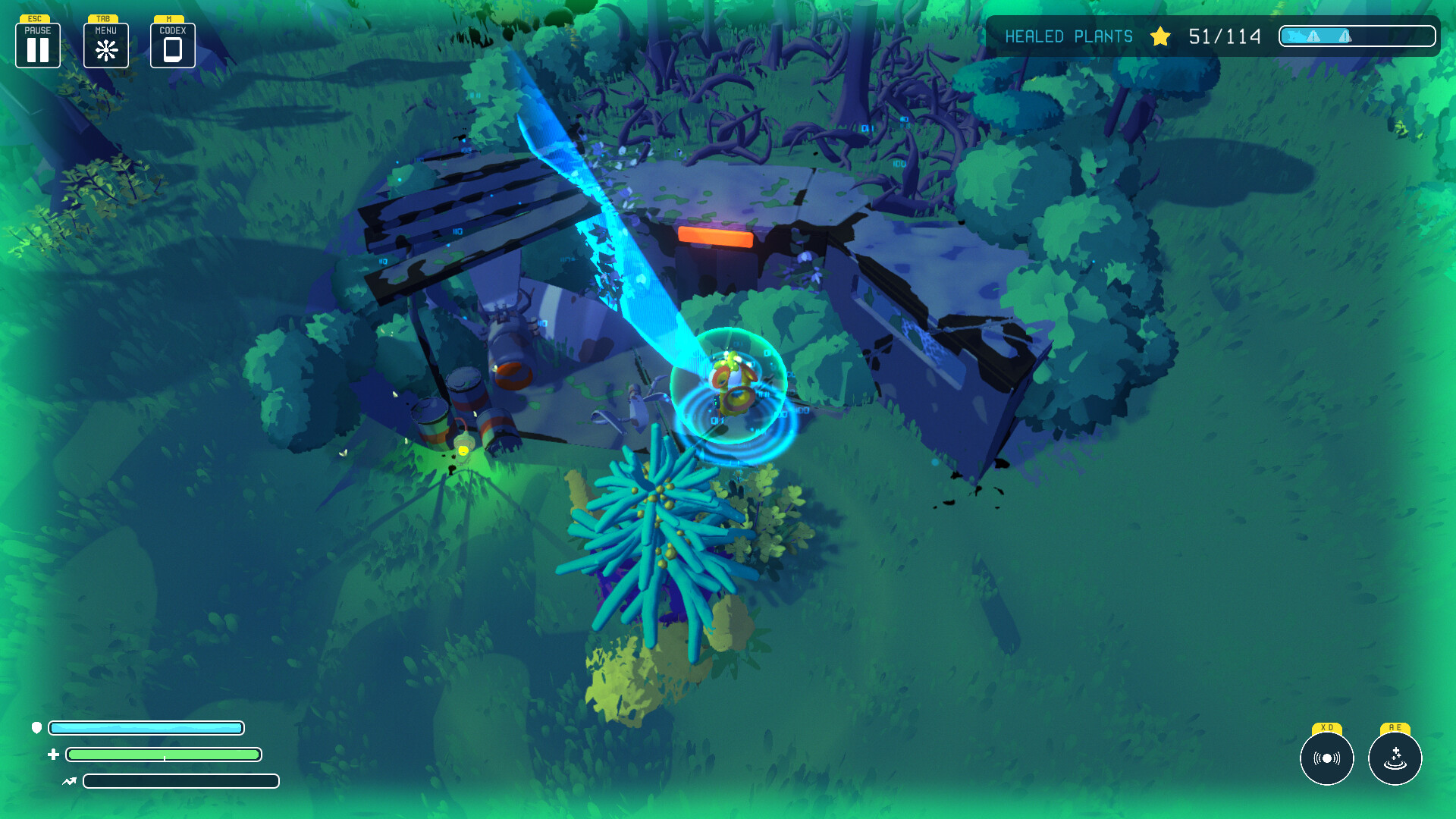
Task: Click the Pause button pause icon
Action: click(x=37, y=50)
